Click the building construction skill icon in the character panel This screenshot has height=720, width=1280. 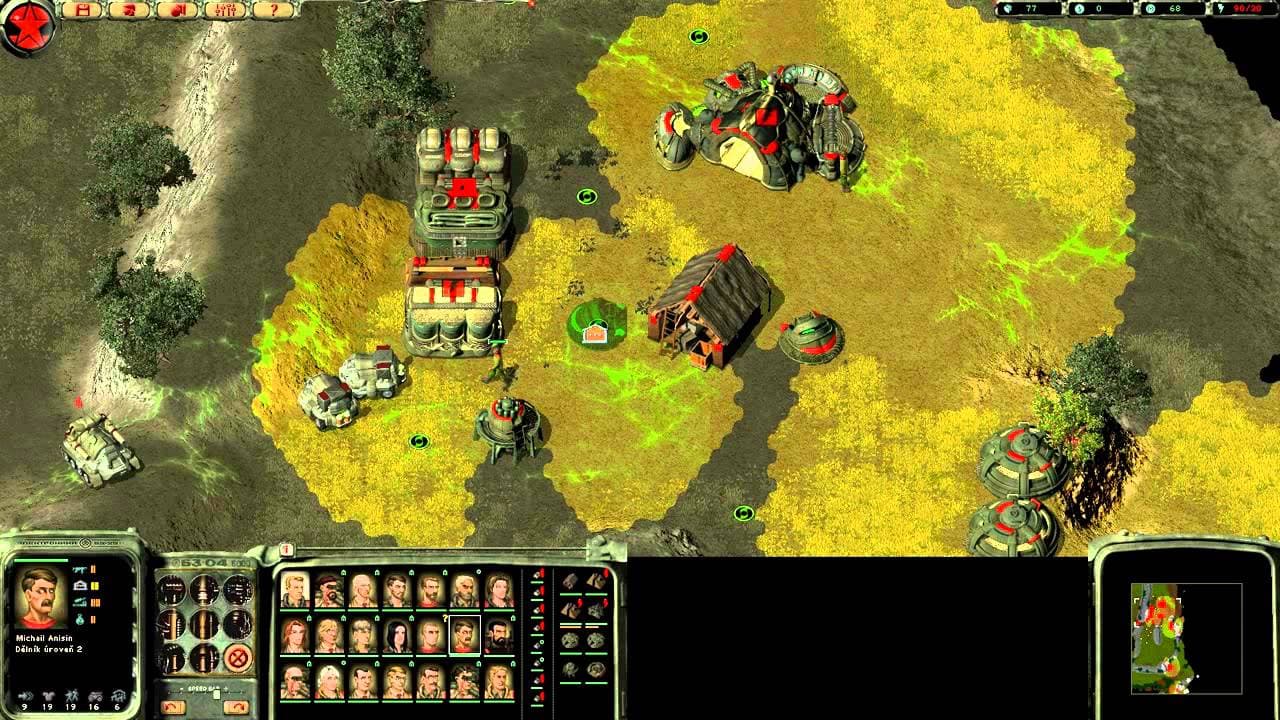click(x=80, y=585)
